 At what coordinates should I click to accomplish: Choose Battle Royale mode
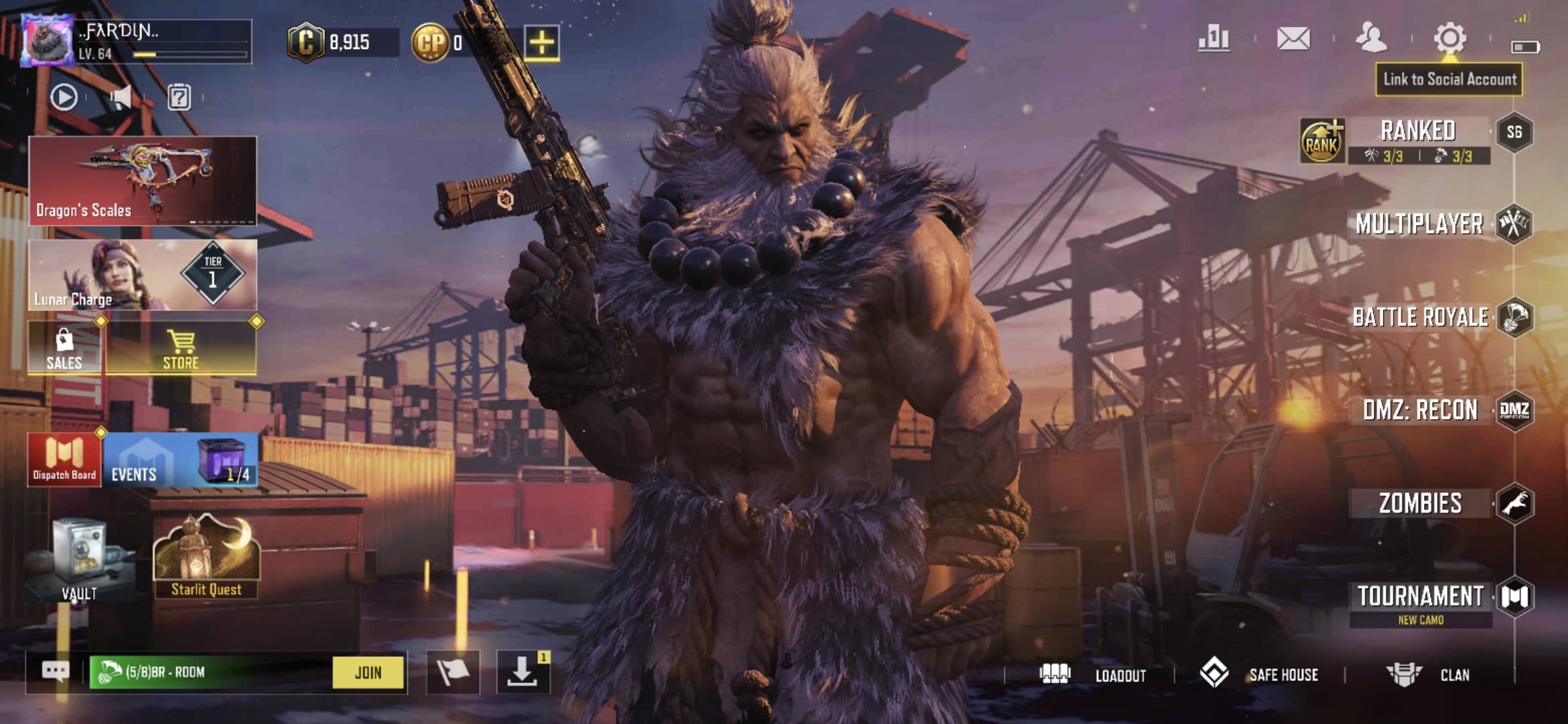(x=1420, y=317)
